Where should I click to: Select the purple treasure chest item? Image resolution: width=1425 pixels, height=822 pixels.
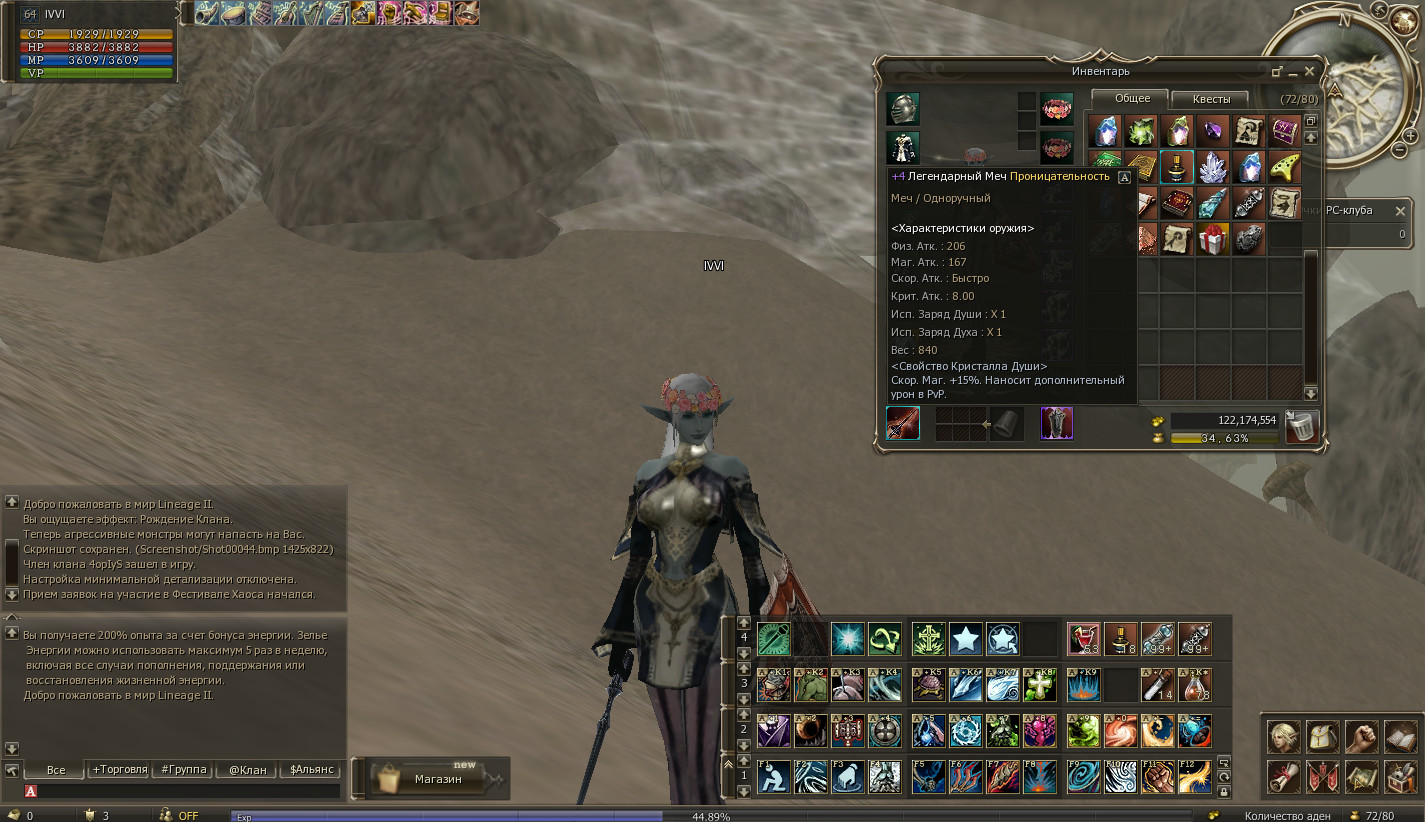pyautogui.click(x=1284, y=131)
